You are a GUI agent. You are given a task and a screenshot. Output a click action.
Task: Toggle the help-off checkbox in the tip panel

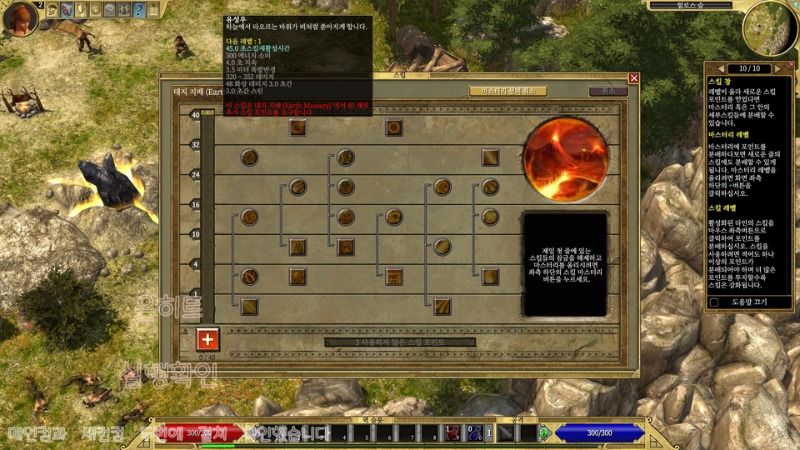(x=714, y=302)
